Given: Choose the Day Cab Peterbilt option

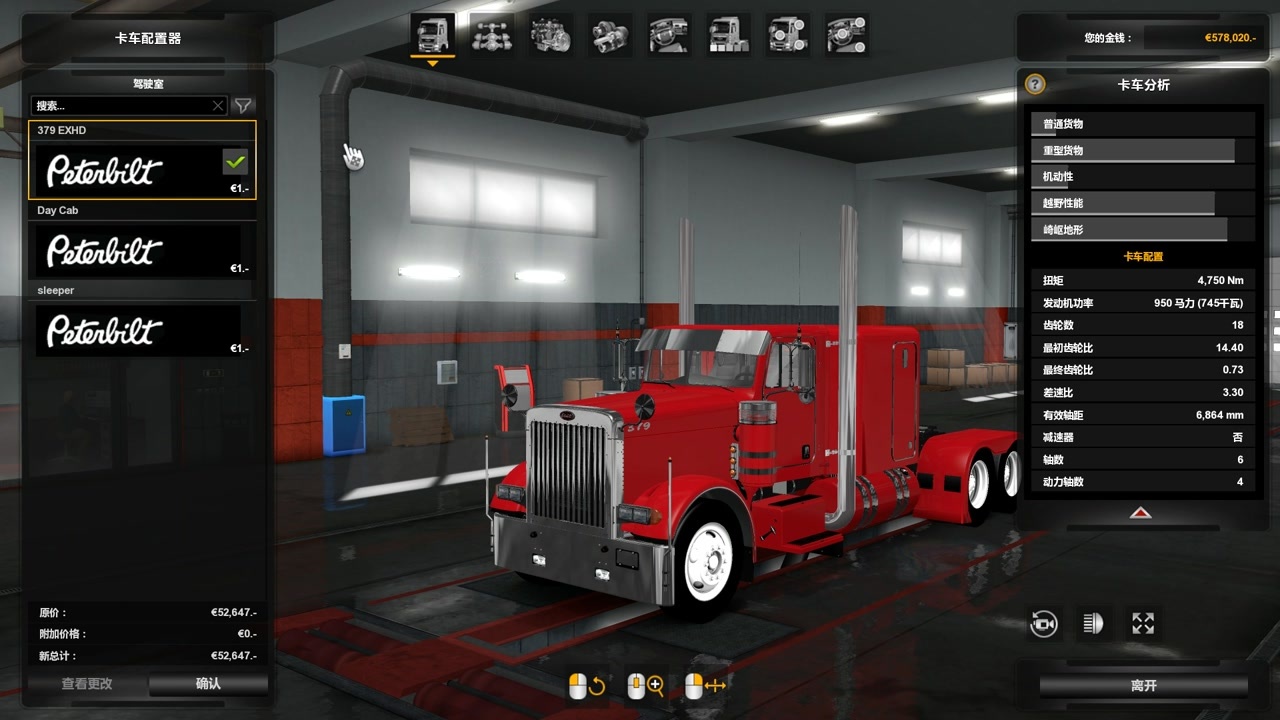Looking at the screenshot, I should point(141,251).
